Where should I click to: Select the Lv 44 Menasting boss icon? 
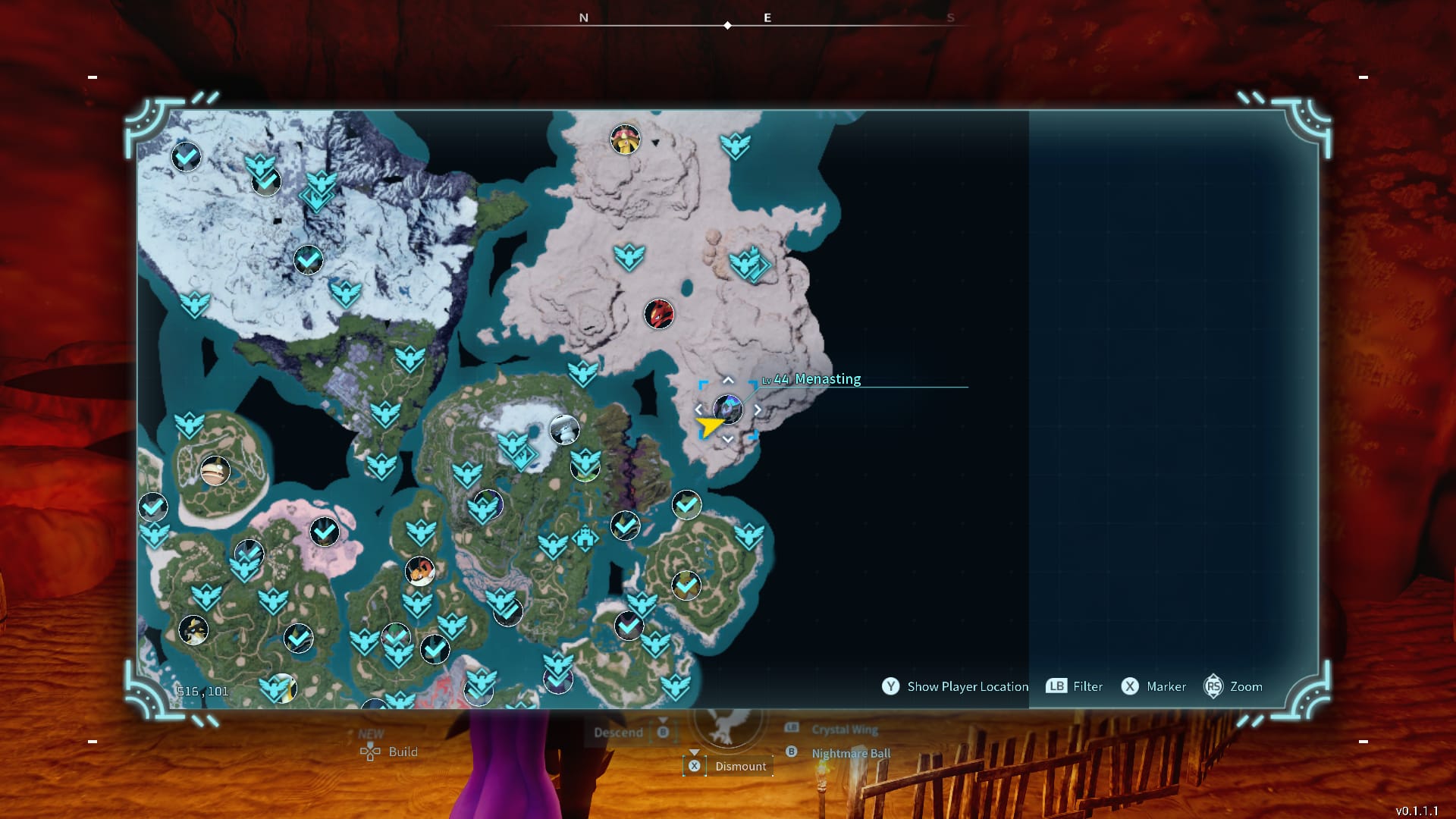(728, 409)
